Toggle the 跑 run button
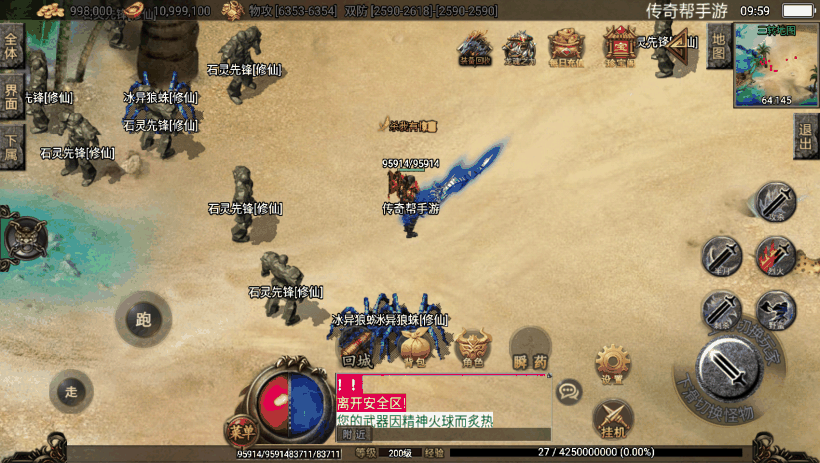 [x=143, y=320]
